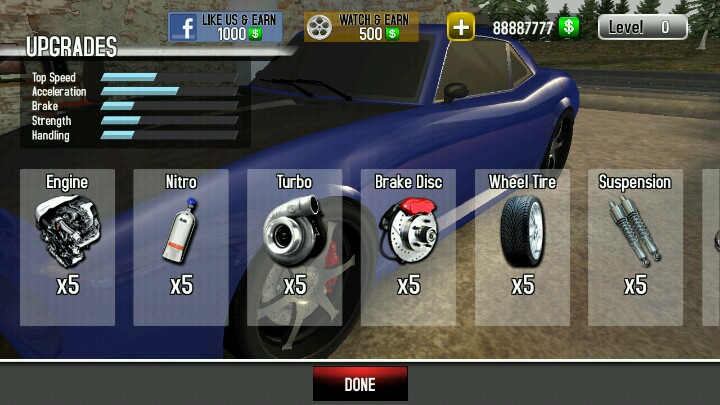Viewport: 720px width, 405px height.
Task: Click the red DONE button
Action: (360, 384)
